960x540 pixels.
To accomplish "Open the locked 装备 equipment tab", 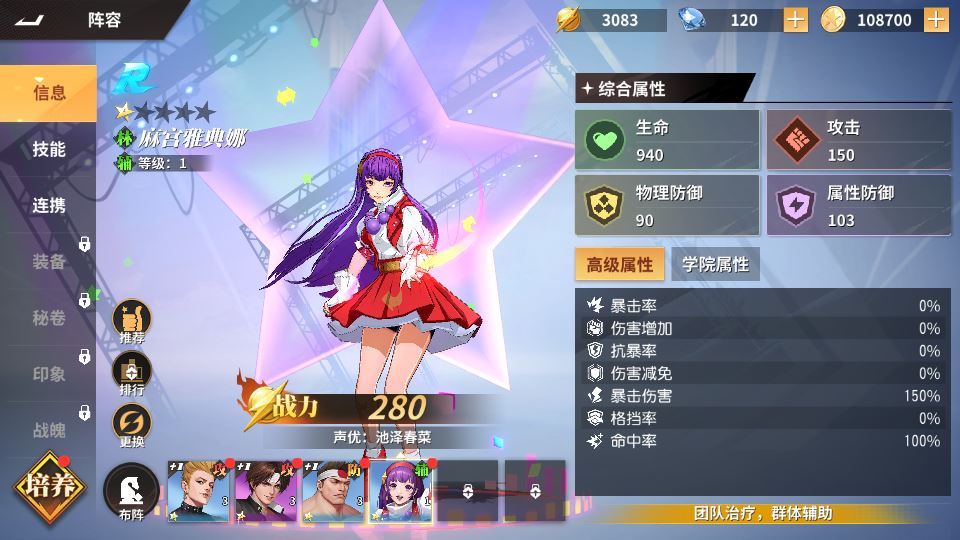I will [49, 261].
